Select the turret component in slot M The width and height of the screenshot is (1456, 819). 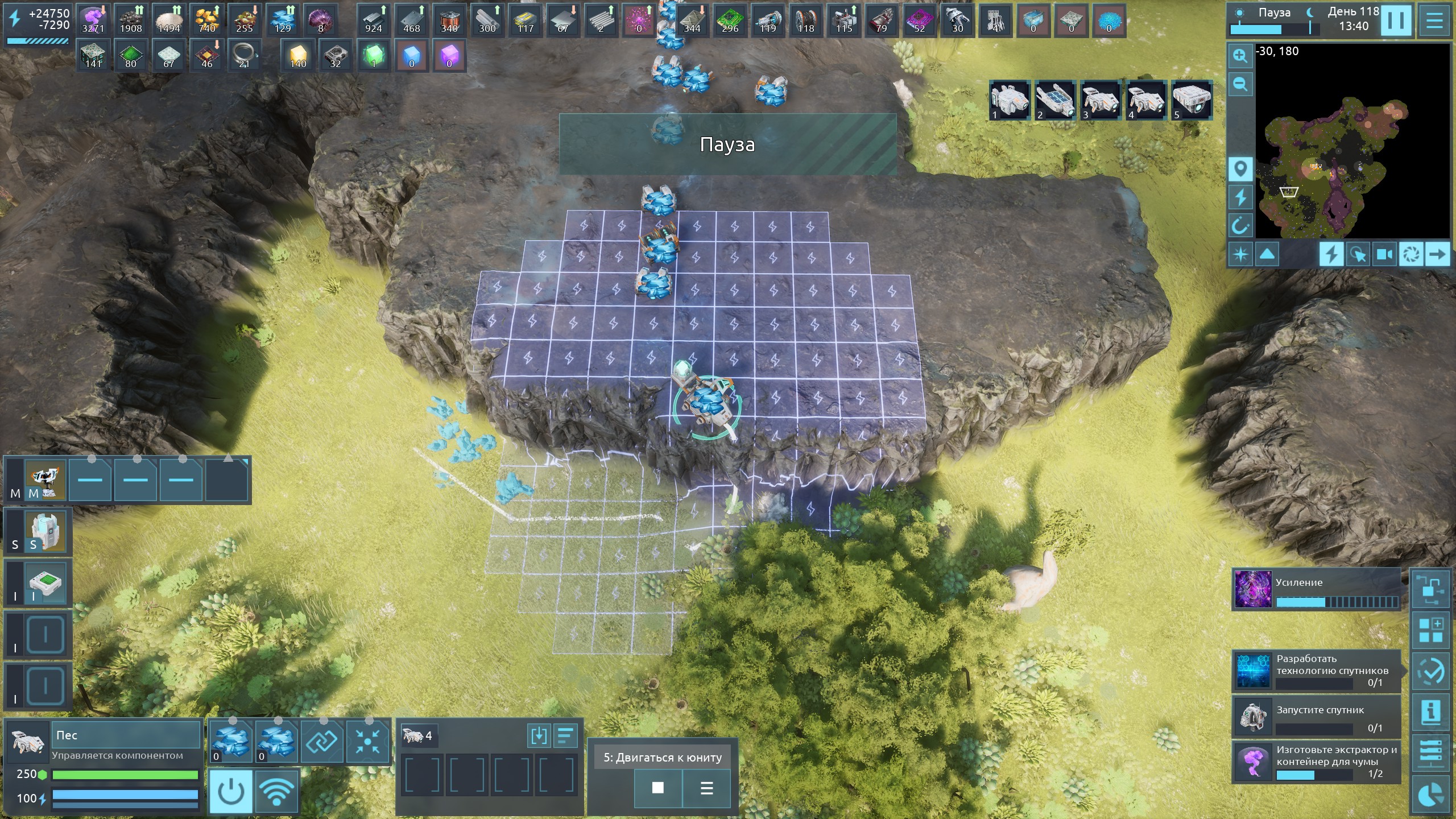[x=45, y=479]
